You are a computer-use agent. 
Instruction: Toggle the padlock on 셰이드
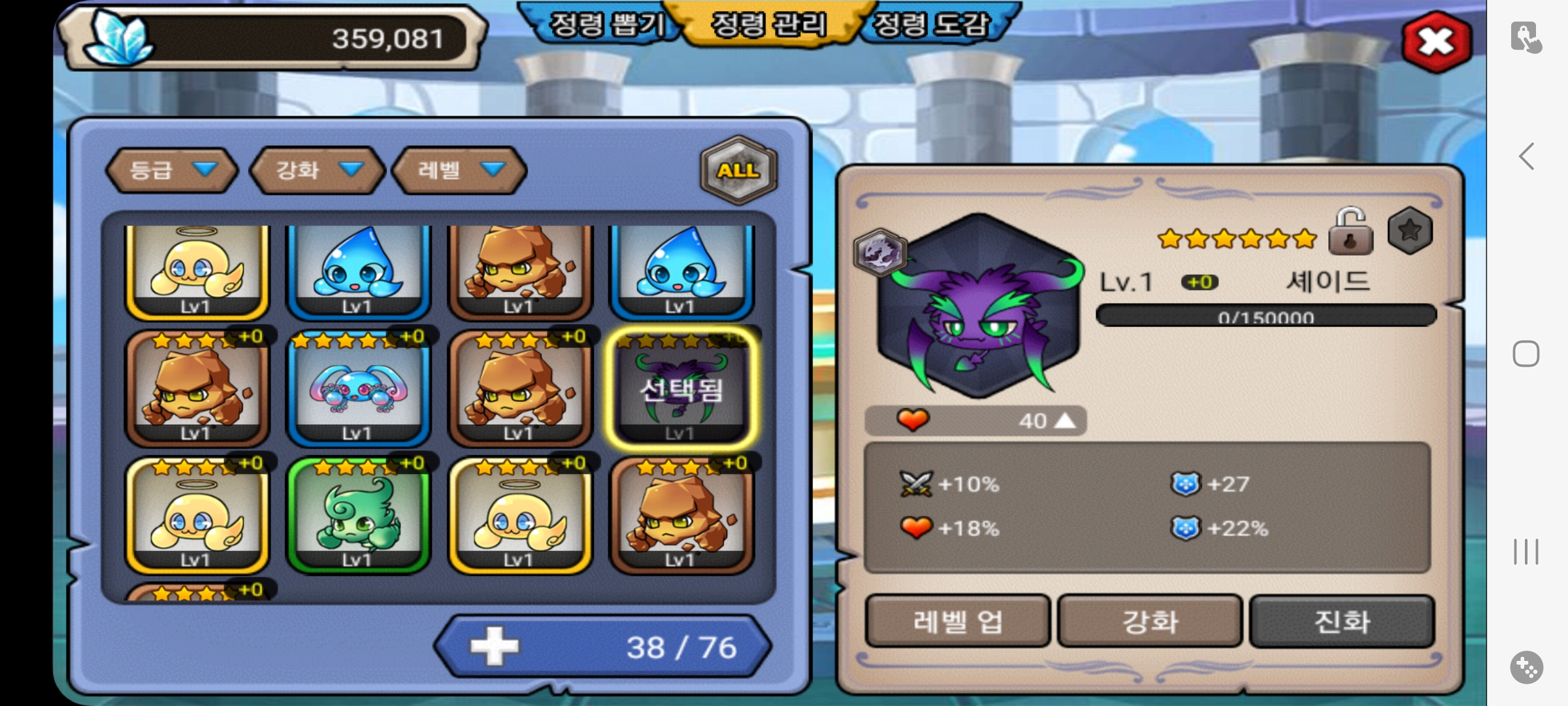pos(1350,232)
